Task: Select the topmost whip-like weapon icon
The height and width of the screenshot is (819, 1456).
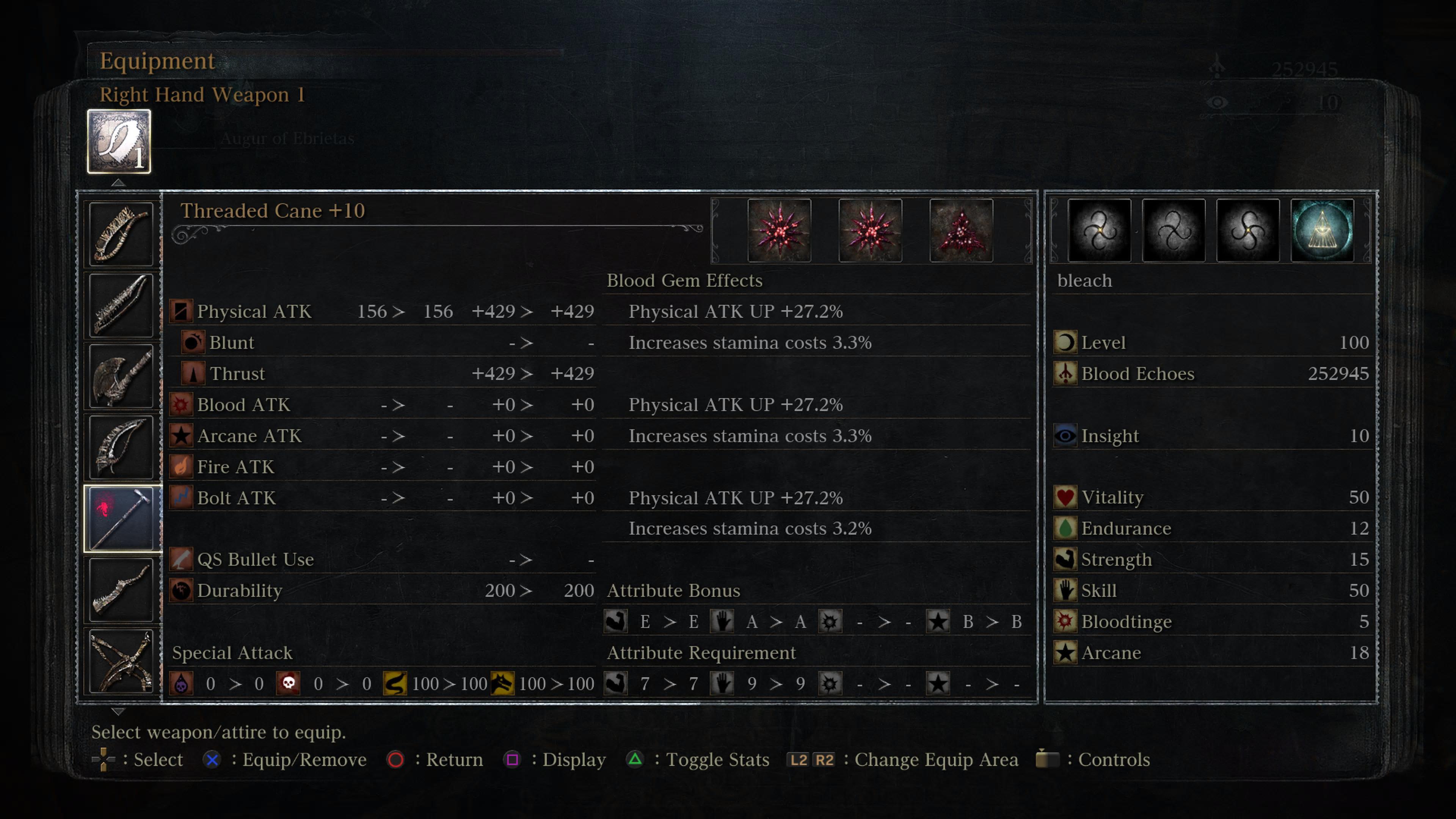Action: [x=121, y=234]
